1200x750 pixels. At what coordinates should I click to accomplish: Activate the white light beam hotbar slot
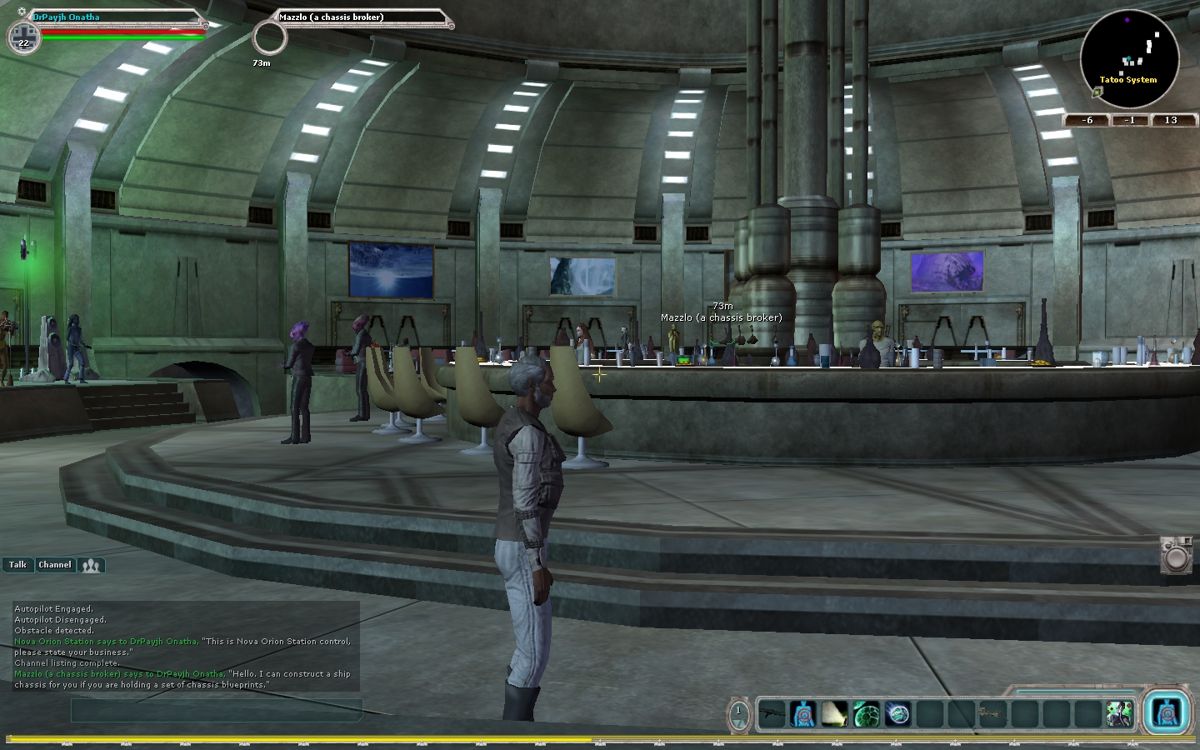point(834,713)
